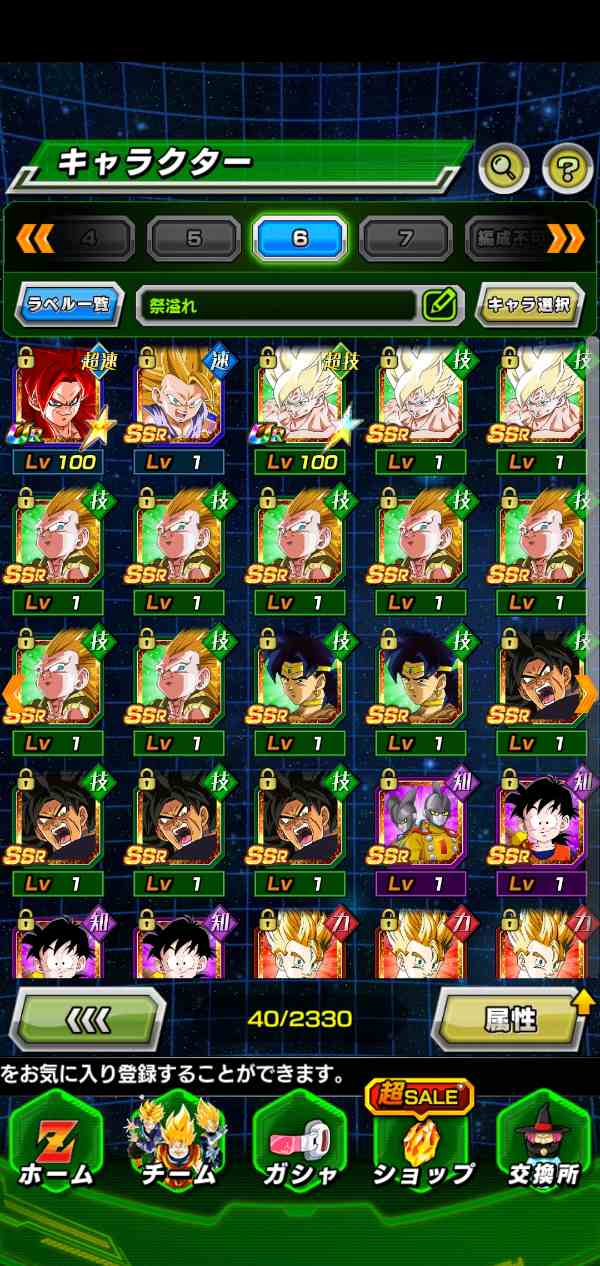Edit the 祭溢れ label name
600x1266 pixels.
pyautogui.click(x=439, y=305)
